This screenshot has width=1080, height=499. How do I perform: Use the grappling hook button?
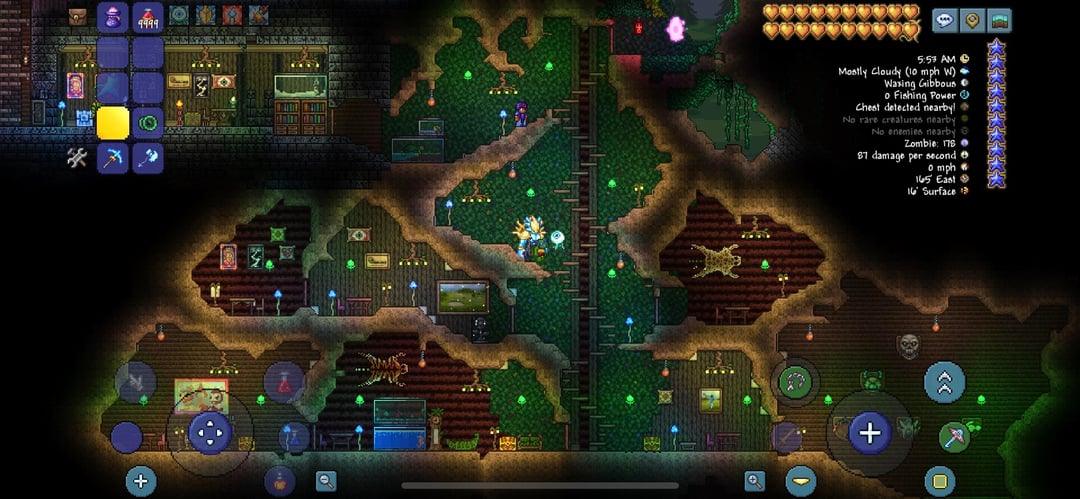[795, 381]
